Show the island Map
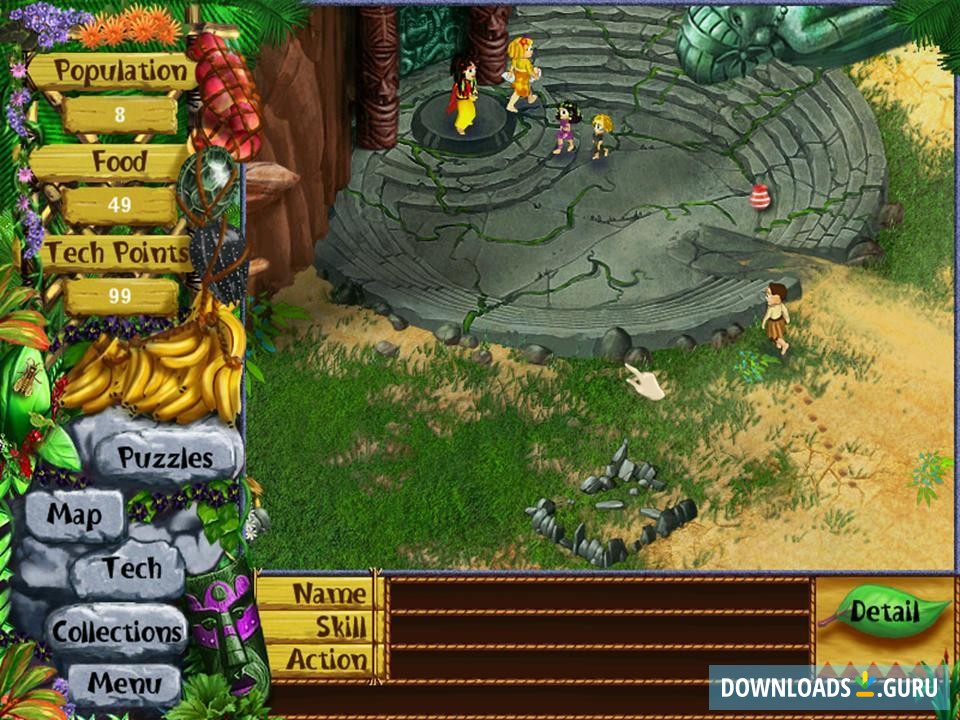 [x=76, y=516]
